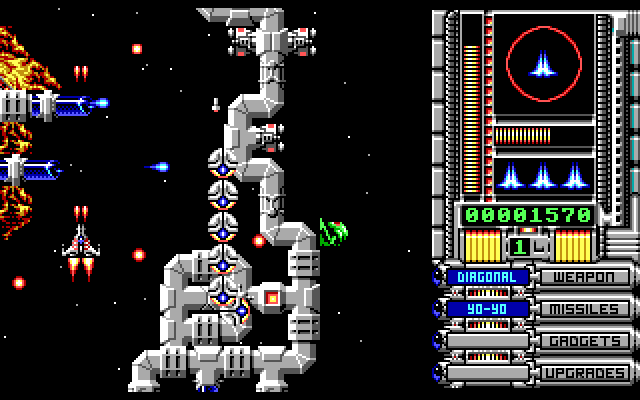Select the WEAPON label button
The image size is (640, 400).
[x=585, y=277]
